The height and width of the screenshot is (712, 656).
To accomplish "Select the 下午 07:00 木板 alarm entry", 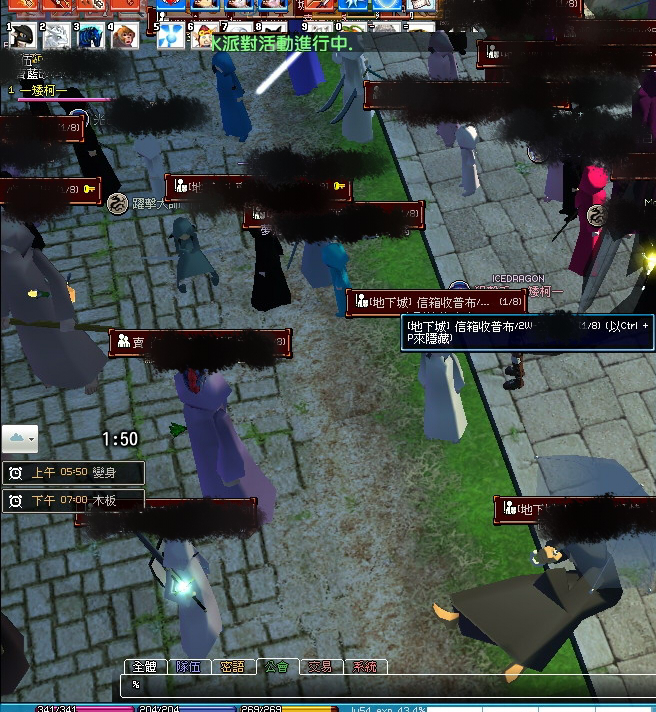I will [x=73, y=500].
